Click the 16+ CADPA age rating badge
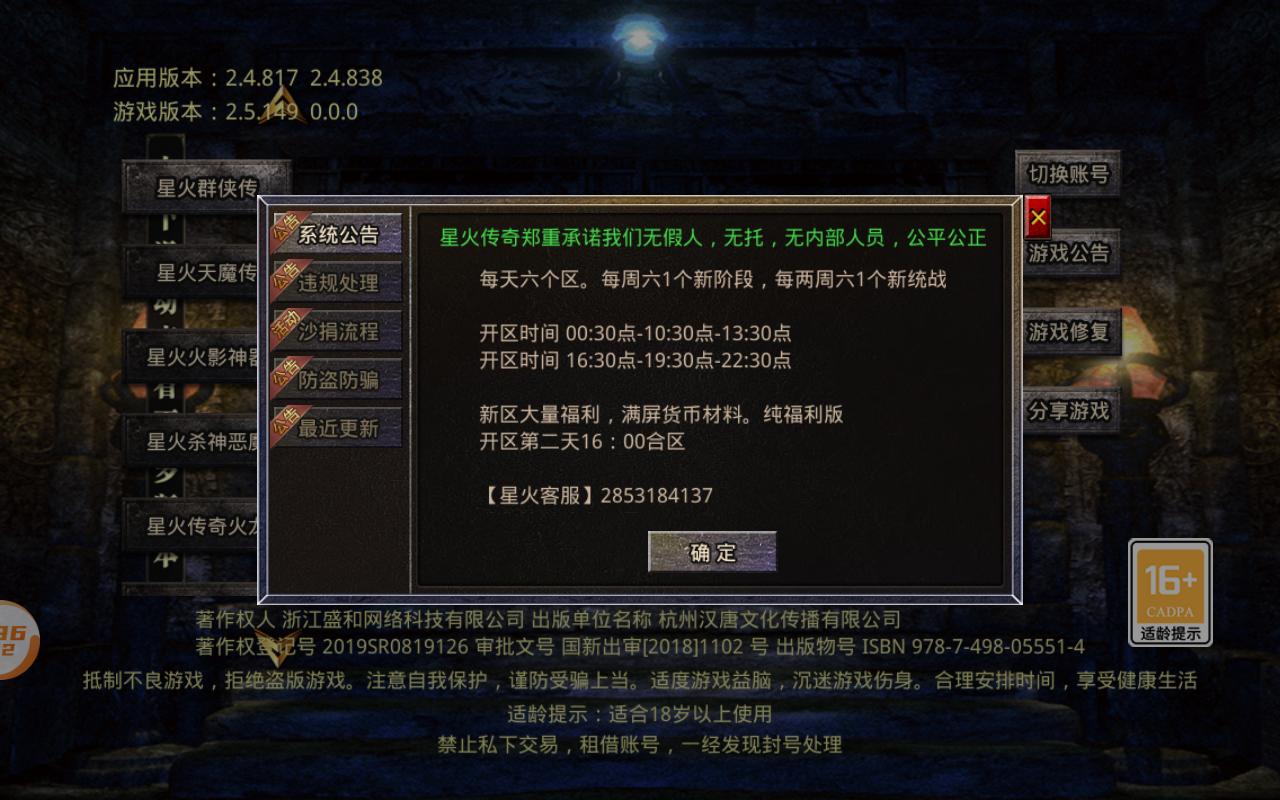 pos(1171,592)
